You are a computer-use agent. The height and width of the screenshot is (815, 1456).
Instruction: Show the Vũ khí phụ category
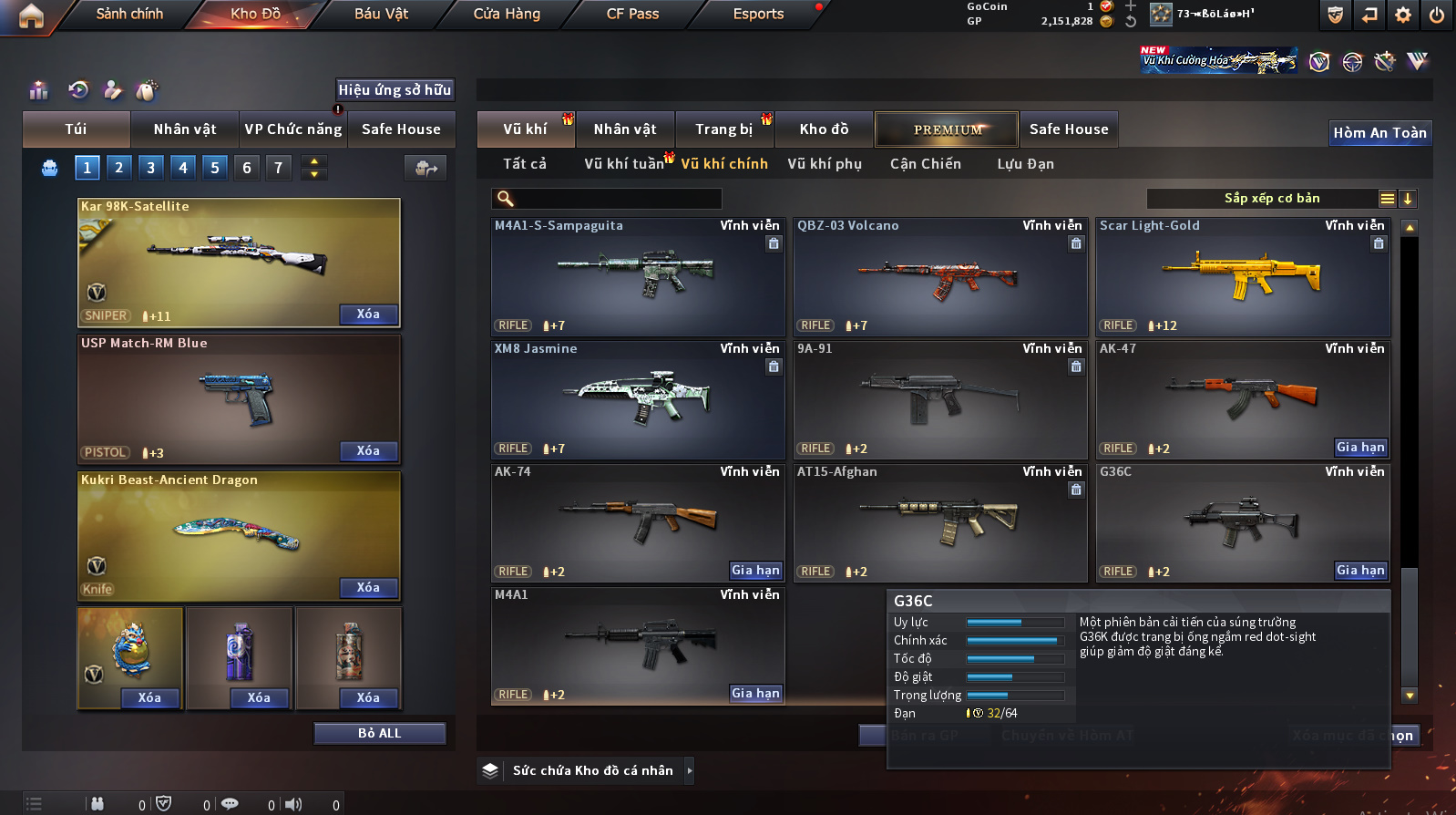tap(825, 164)
